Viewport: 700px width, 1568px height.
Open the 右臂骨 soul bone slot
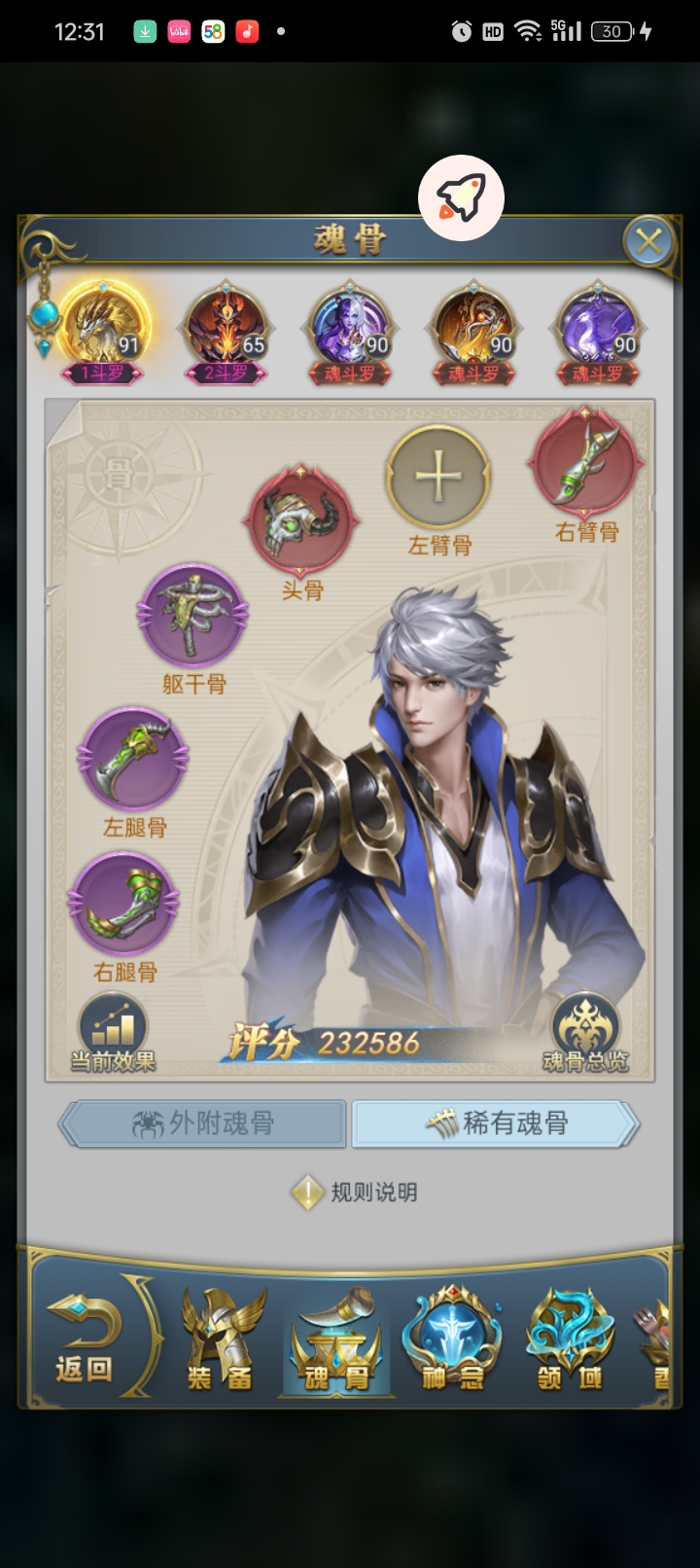pyautogui.click(x=586, y=464)
